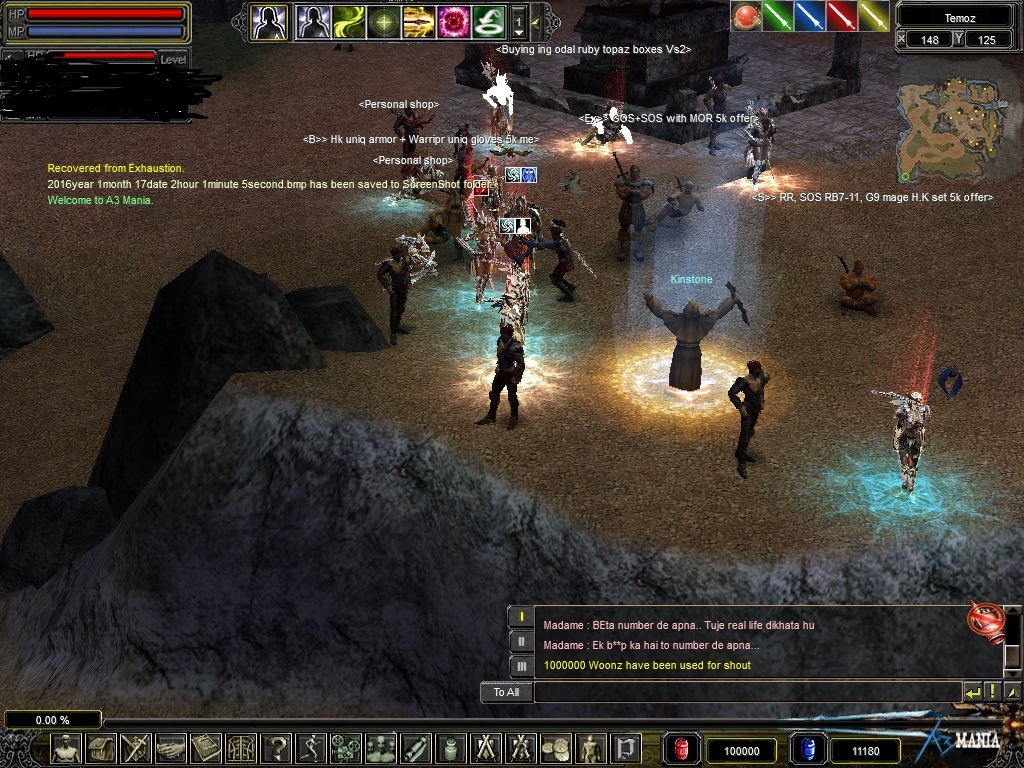Switch to chat tab III
Image resolution: width=1024 pixels, height=768 pixels.
(x=521, y=665)
